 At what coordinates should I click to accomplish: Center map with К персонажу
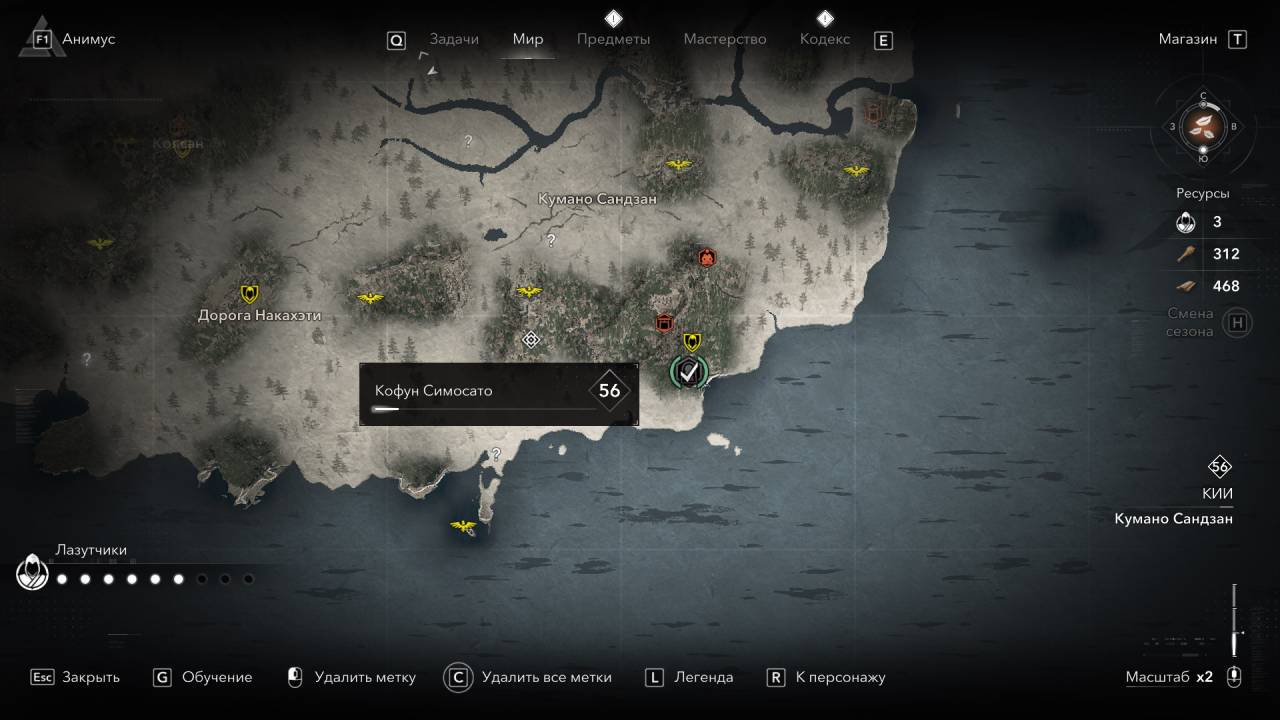coord(840,677)
